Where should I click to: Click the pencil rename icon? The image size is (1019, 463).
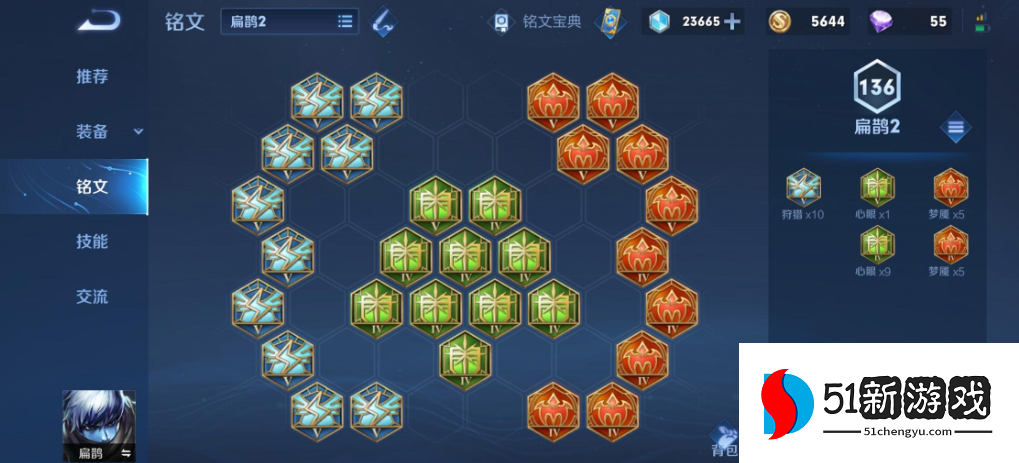click(382, 21)
